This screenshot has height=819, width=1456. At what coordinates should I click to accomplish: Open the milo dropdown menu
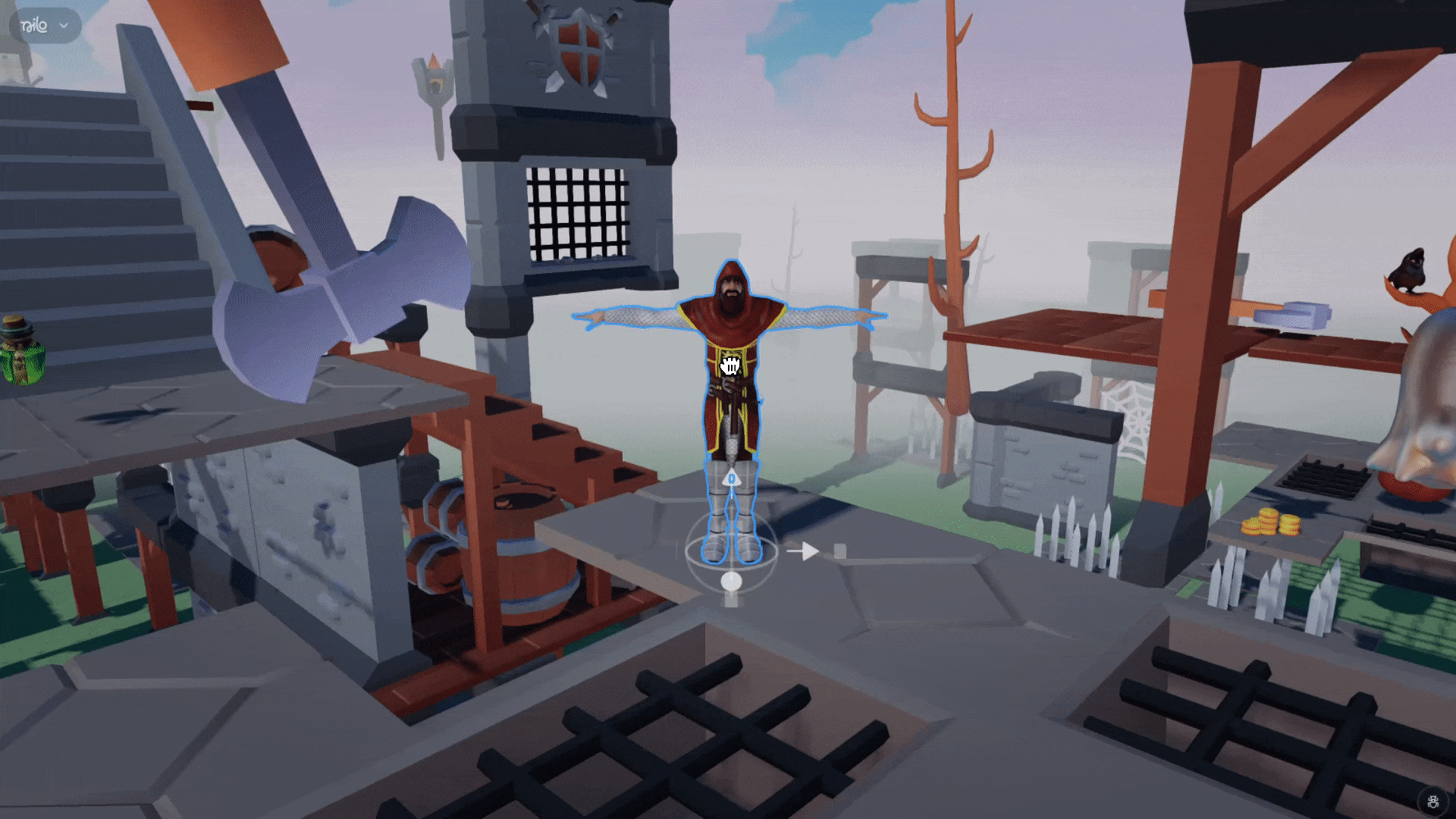tap(45, 26)
